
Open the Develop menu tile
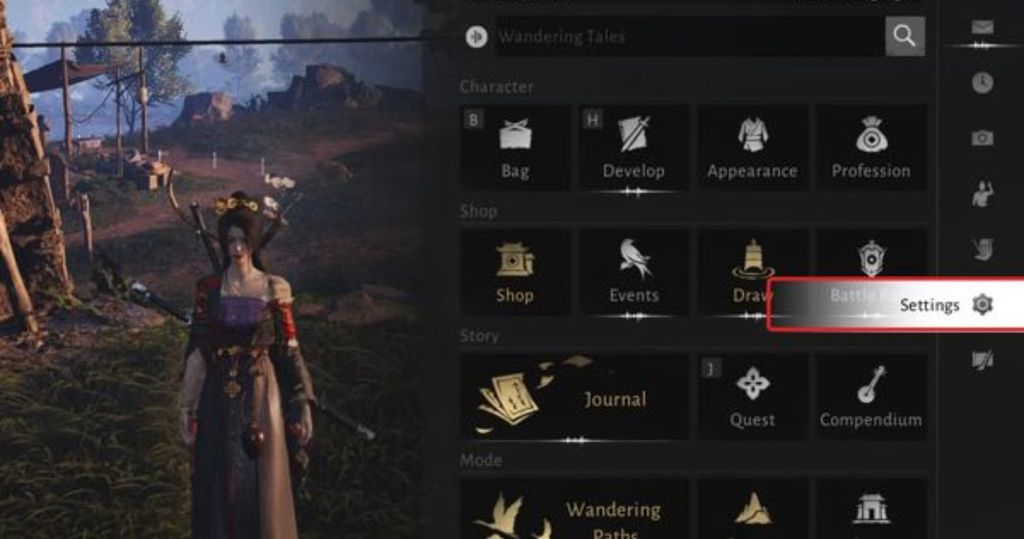[x=633, y=147]
